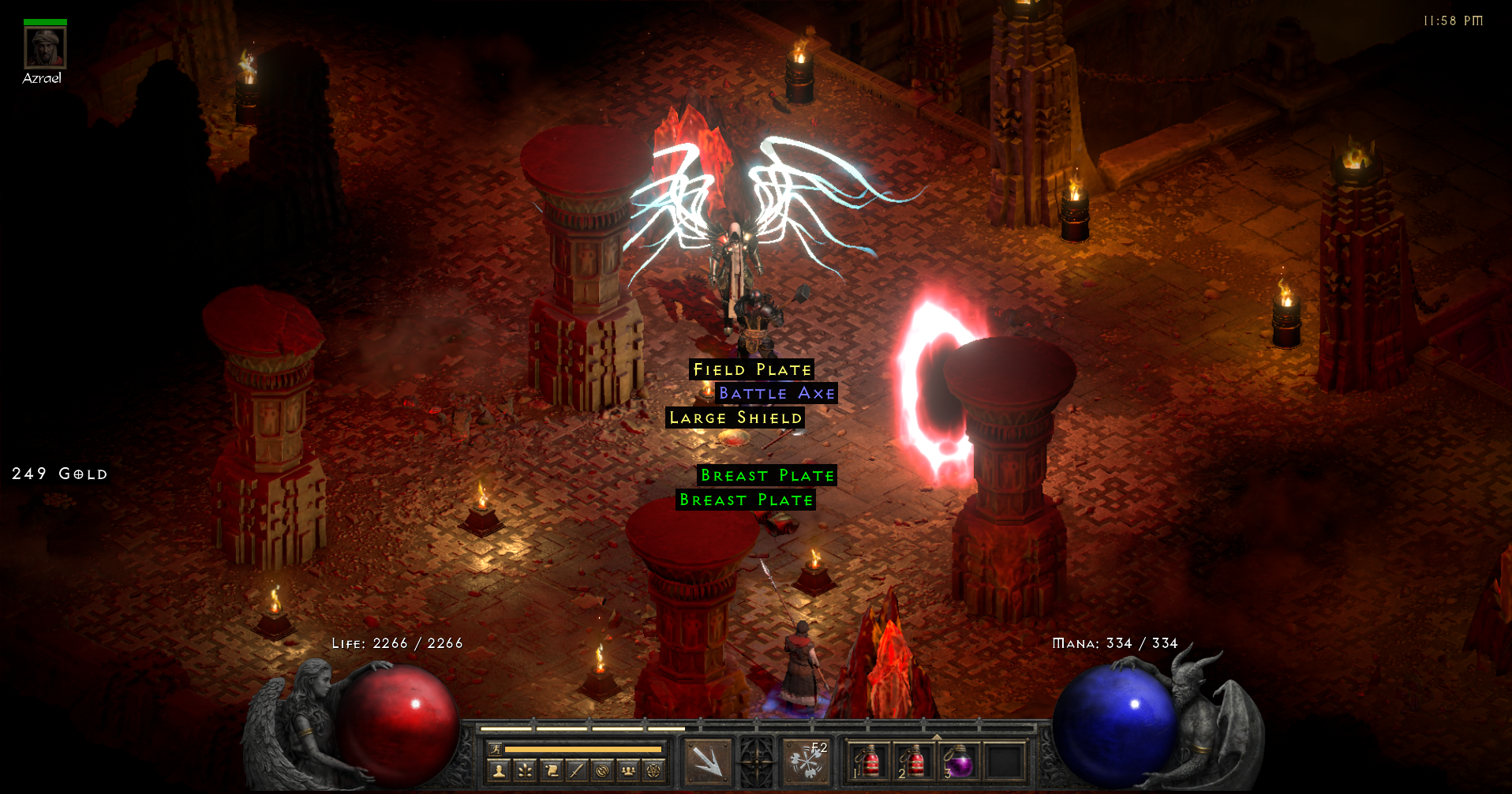Use the red potion in belt slot 1
This screenshot has width=1512, height=794.
[x=869, y=762]
